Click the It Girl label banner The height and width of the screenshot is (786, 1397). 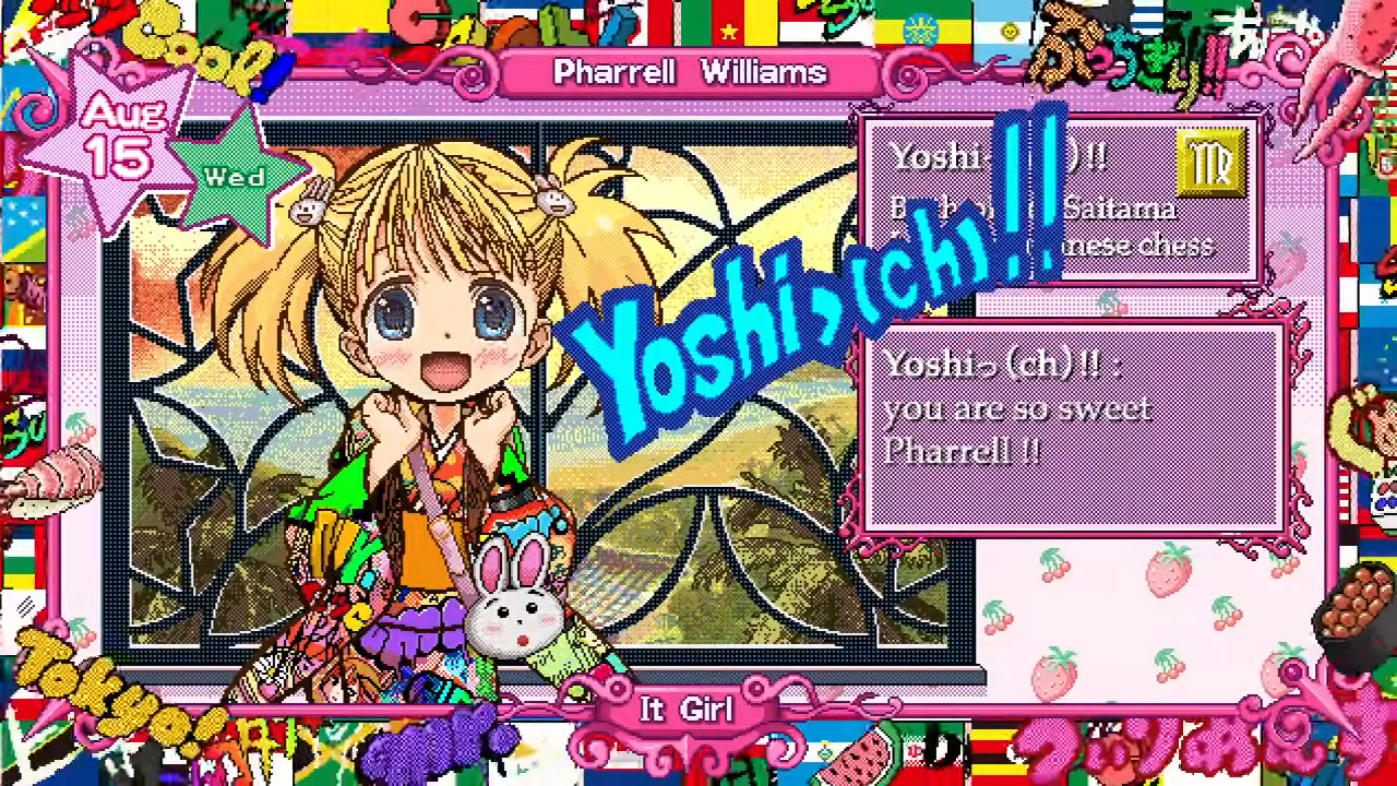(687, 712)
